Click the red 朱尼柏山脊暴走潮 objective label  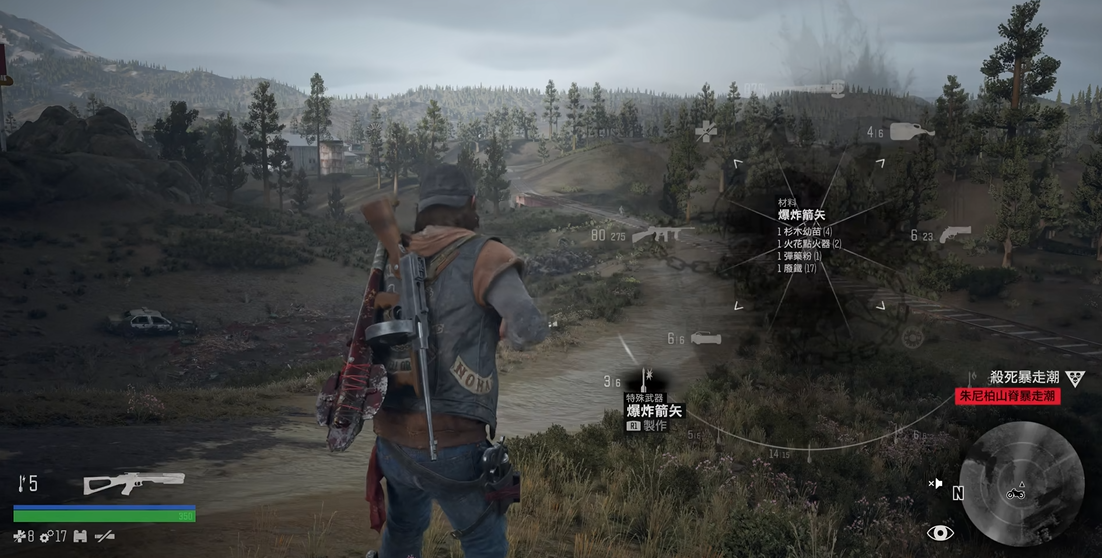[x=1007, y=396]
